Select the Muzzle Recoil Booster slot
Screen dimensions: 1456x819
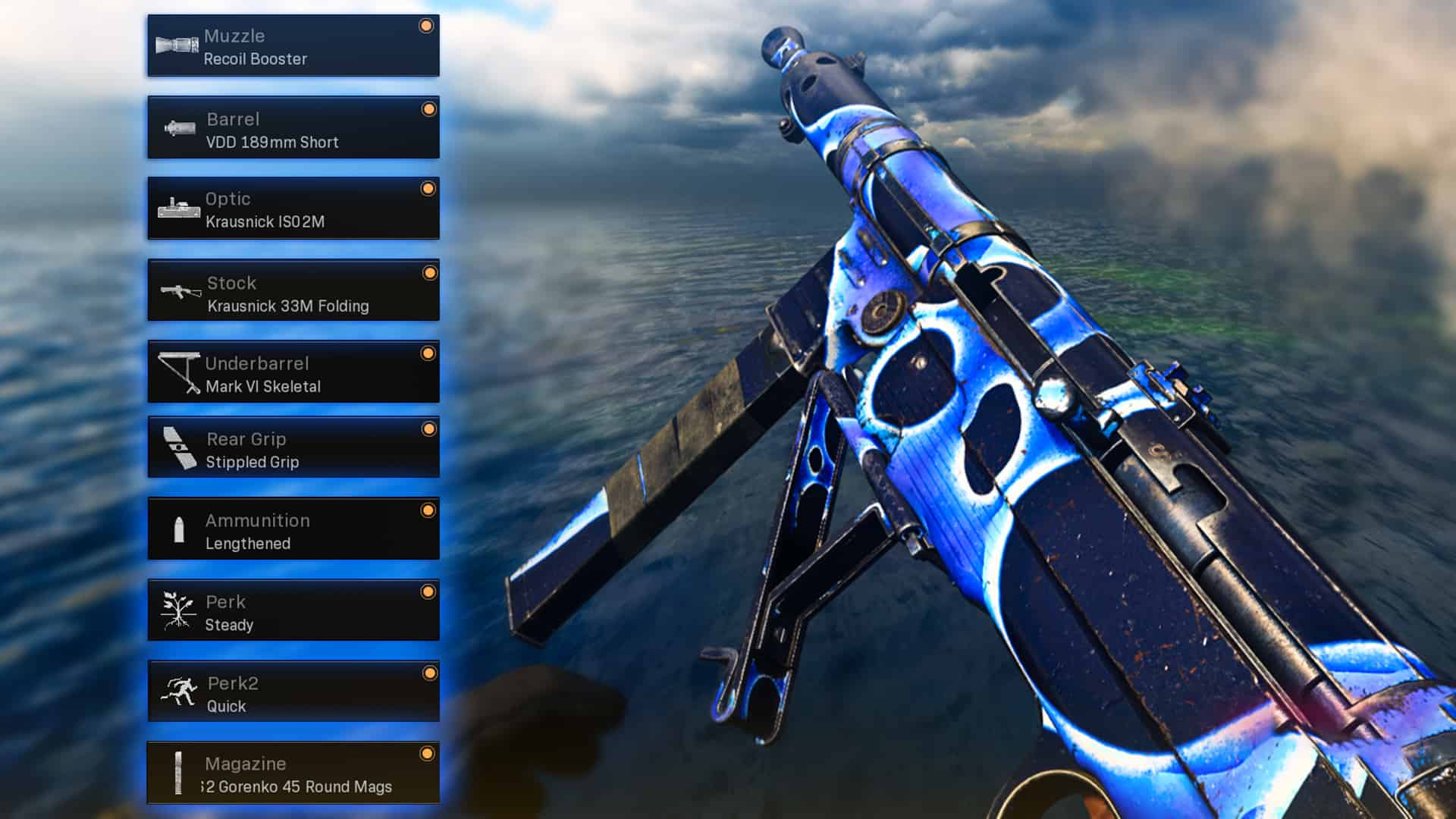click(x=293, y=46)
